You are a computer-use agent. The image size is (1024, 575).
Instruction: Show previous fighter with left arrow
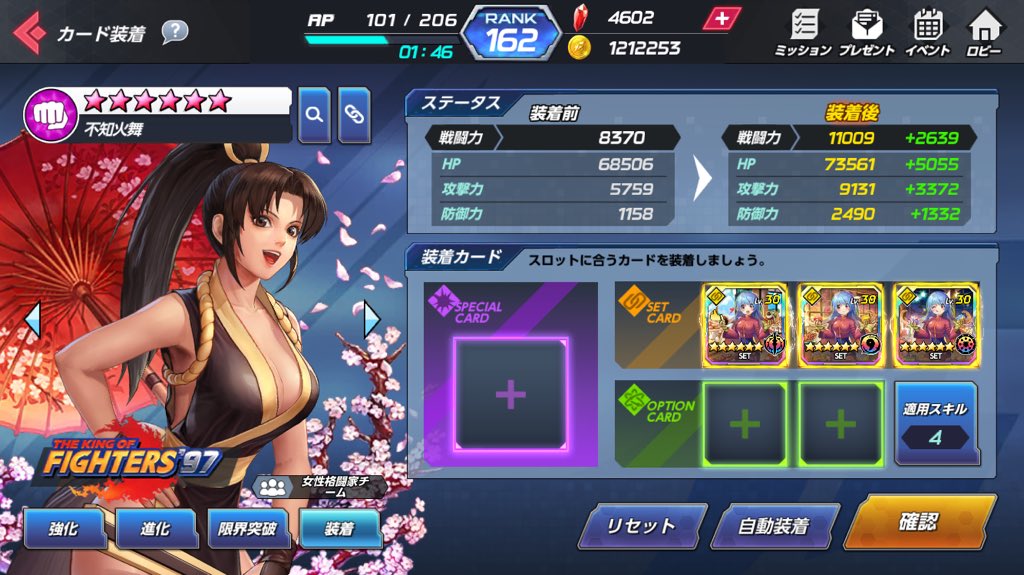tap(32, 320)
